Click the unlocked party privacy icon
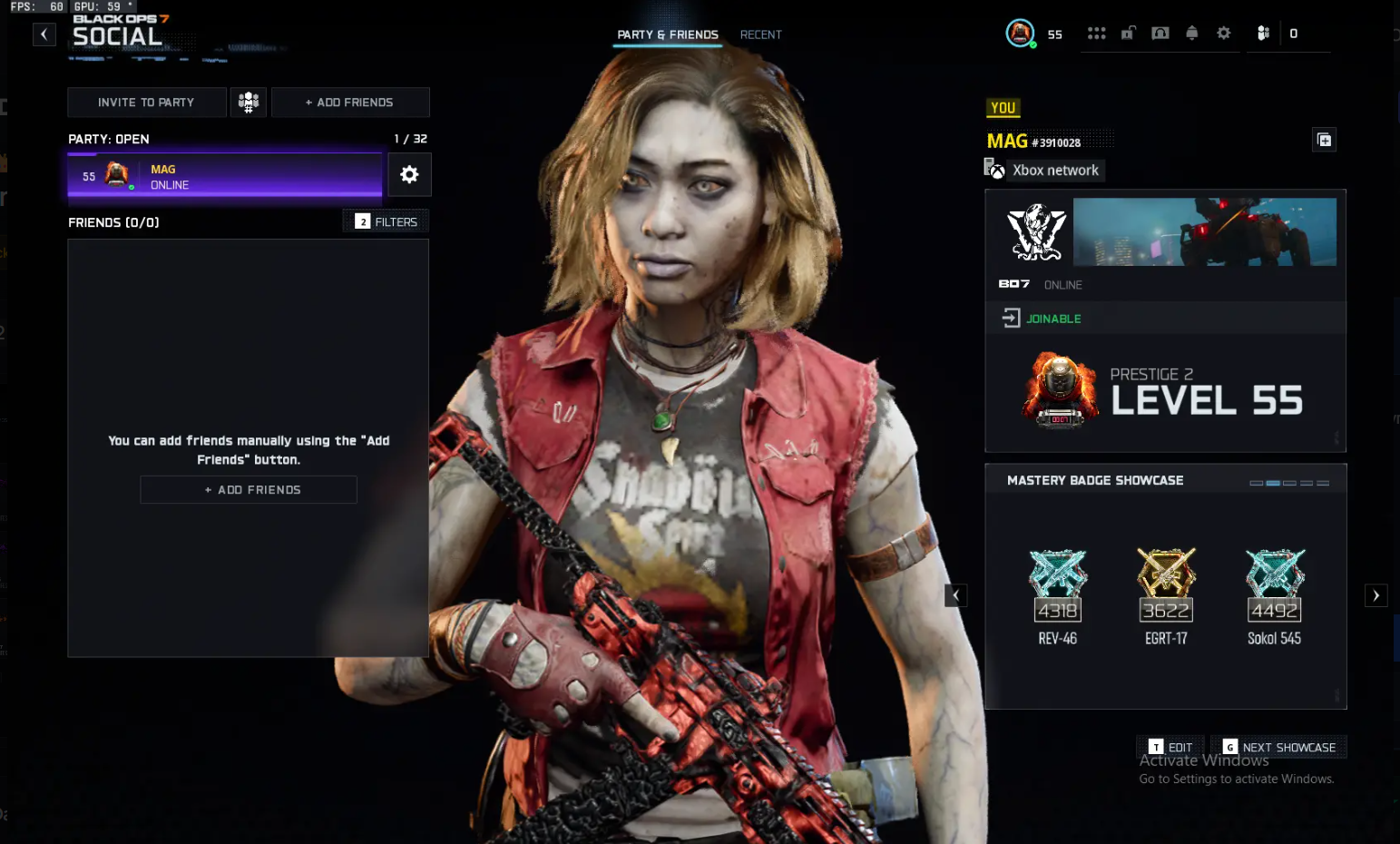Screen dimensions: 1400x844 pos(1128,33)
